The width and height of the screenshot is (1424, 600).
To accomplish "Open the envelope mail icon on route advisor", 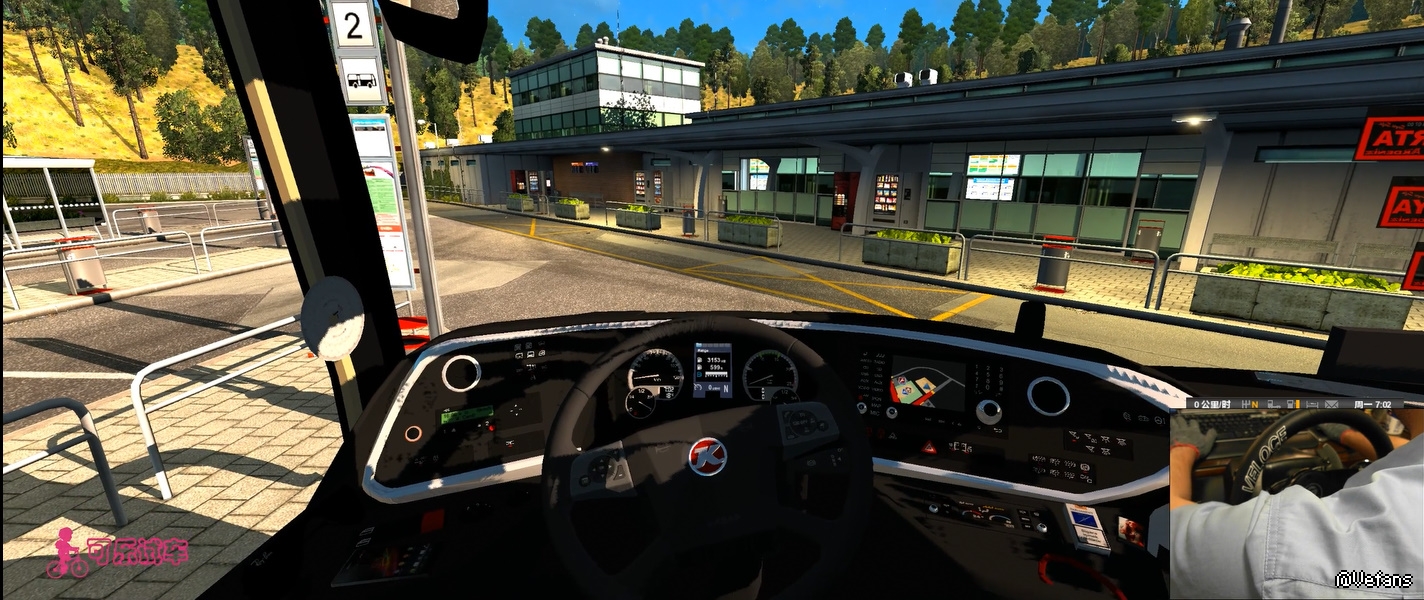I will (x=1332, y=404).
